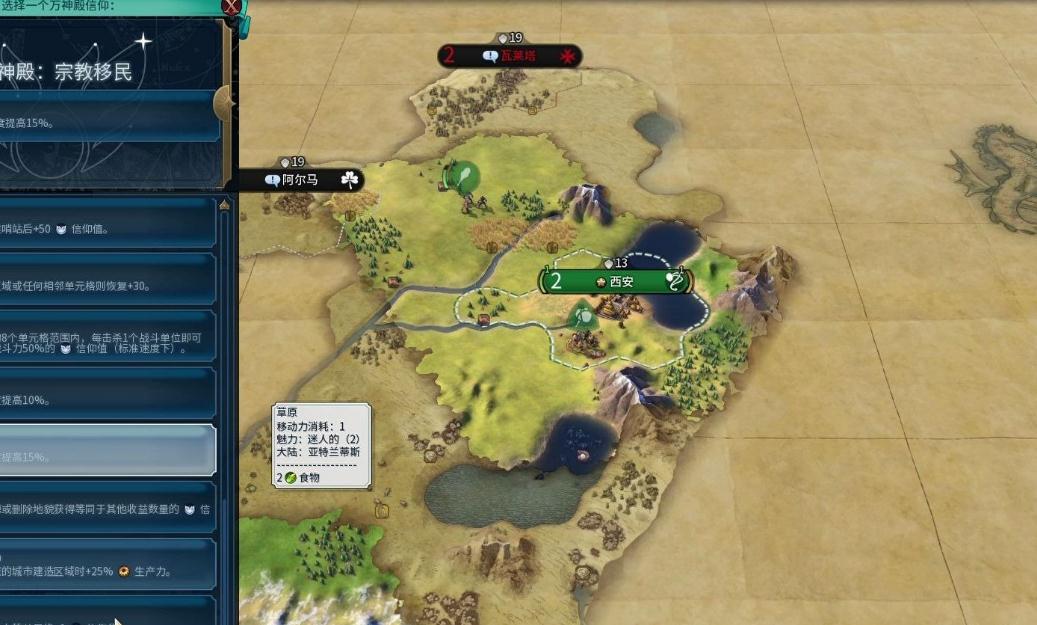Screen dimensions: 1037x625
Task: Select the green unit flag near 西安
Action: [581, 317]
